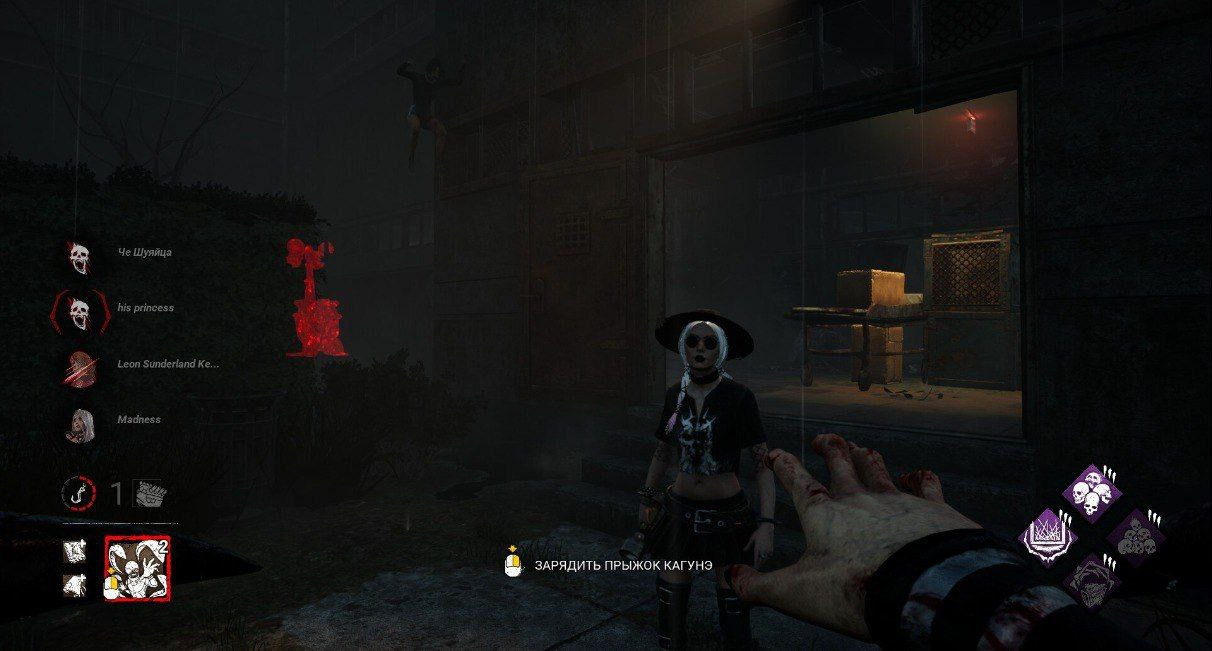Click the remaining generators icon
This screenshot has height=651, width=1212.
click(x=150, y=493)
